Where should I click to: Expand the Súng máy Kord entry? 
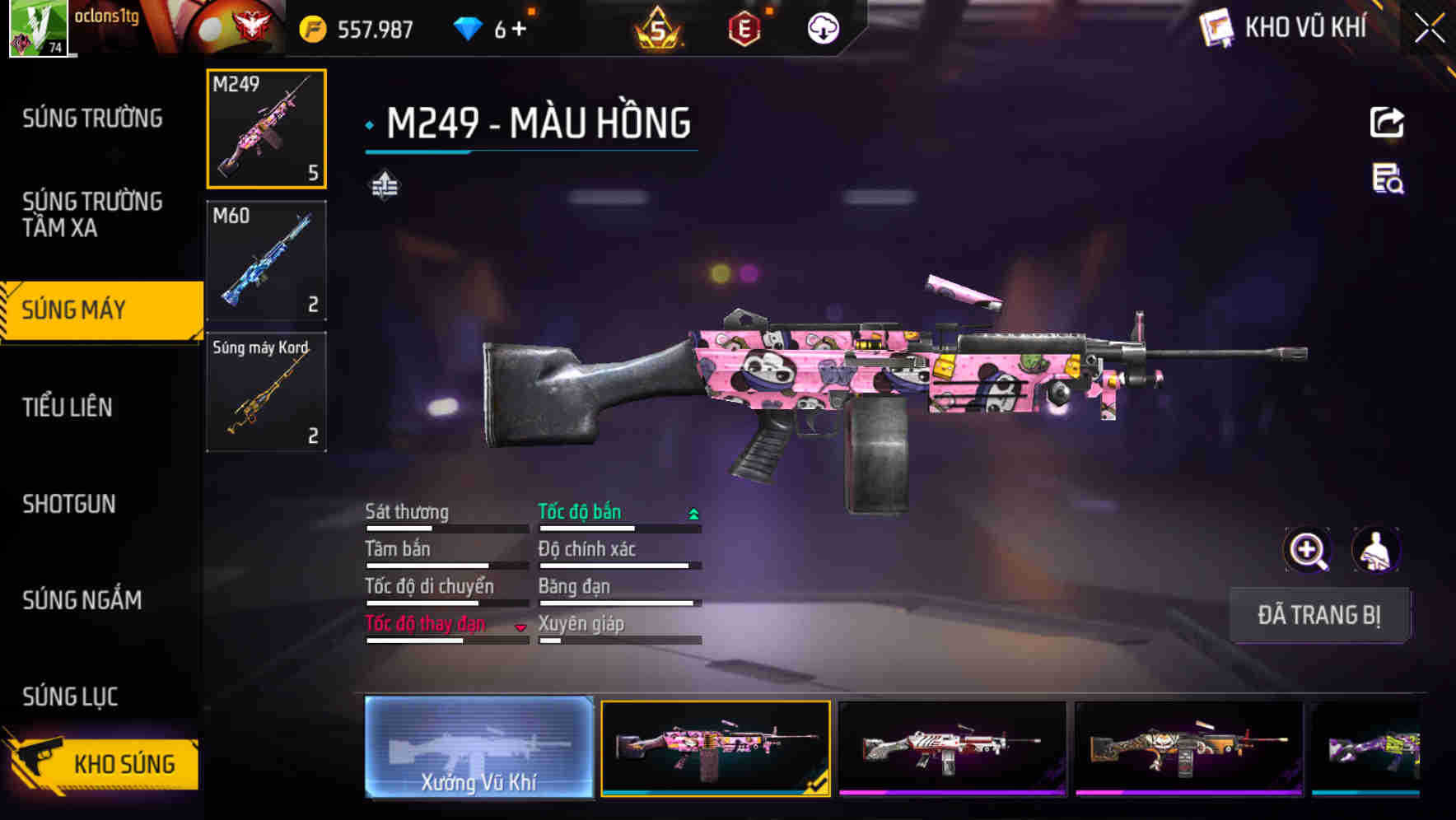point(265,393)
